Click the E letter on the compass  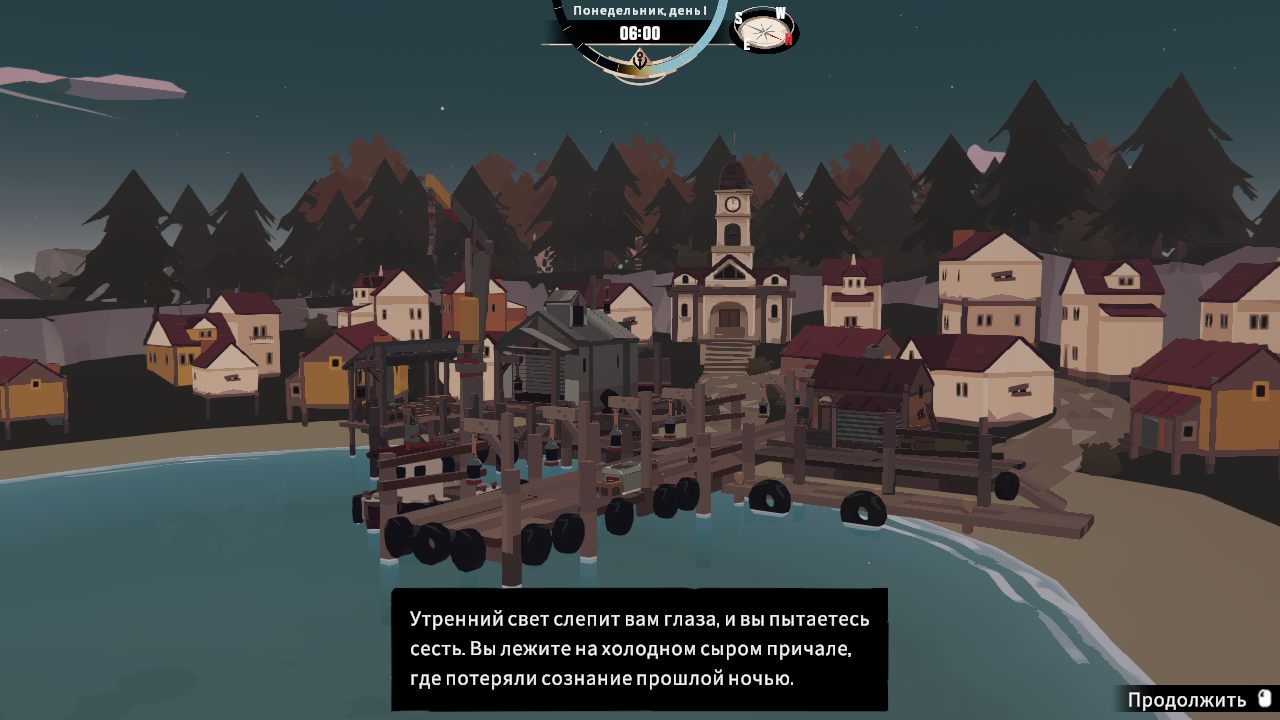coord(746,44)
